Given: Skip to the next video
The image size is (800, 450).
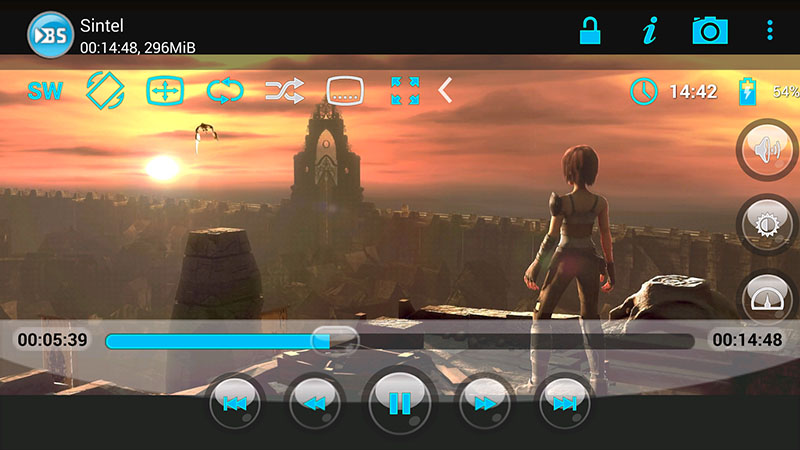Looking at the screenshot, I should pyautogui.click(x=564, y=403).
